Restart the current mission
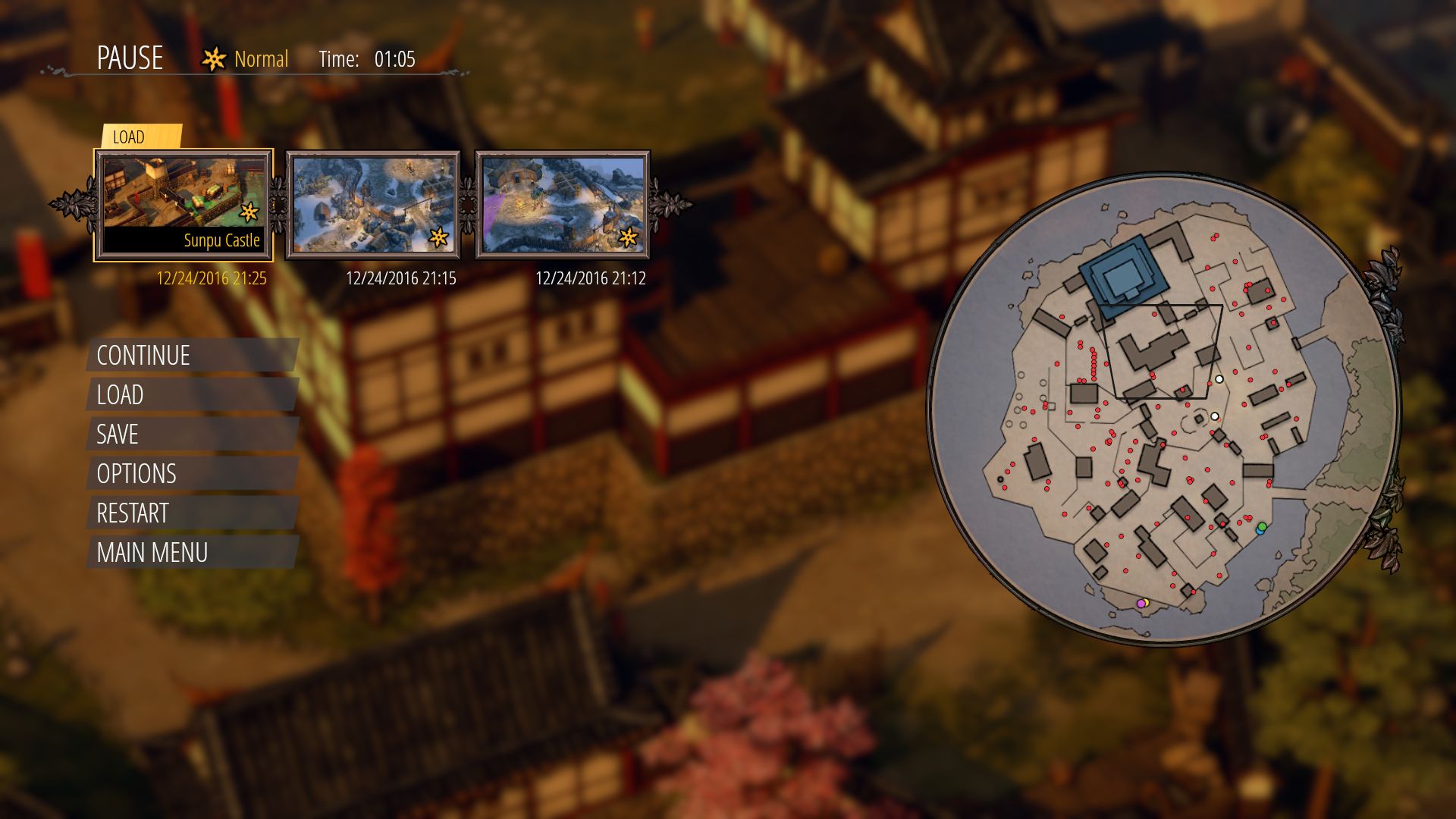Image resolution: width=1456 pixels, height=819 pixels. tap(133, 513)
